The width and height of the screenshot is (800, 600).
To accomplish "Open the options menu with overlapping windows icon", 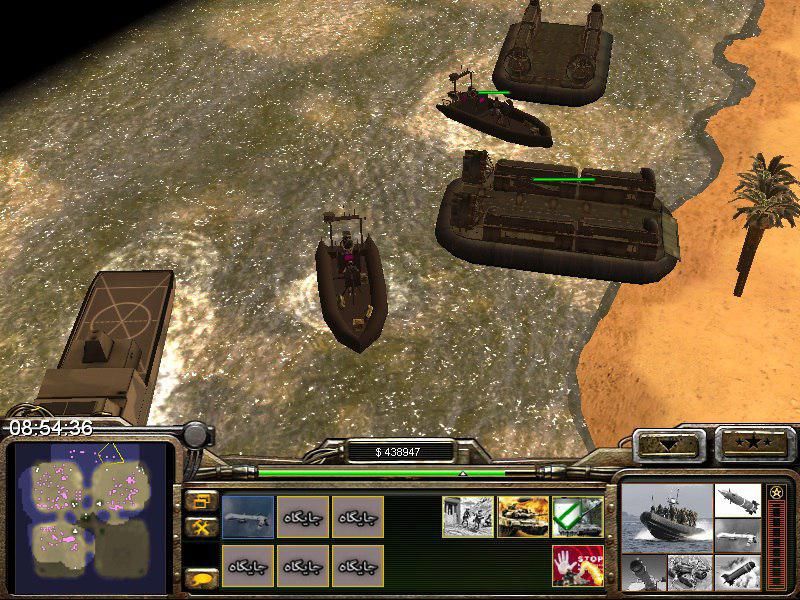I will click(201, 501).
